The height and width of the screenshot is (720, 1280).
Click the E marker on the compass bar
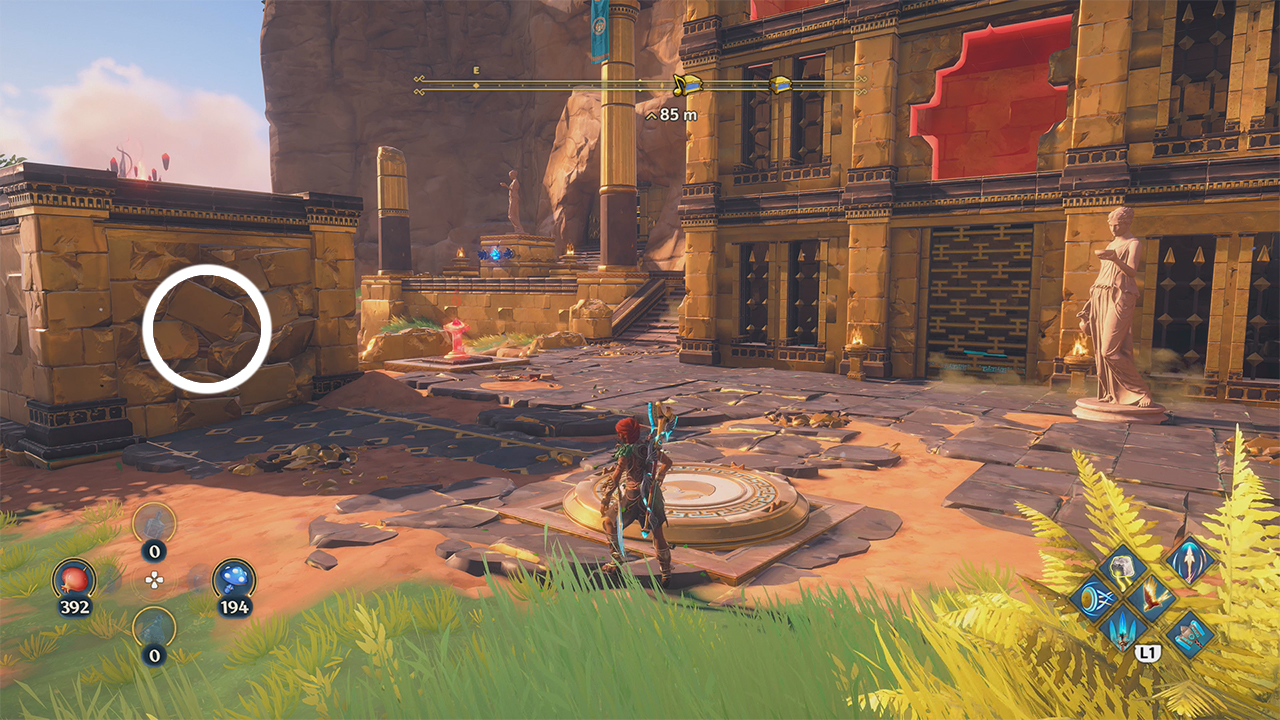pyautogui.click(x=475, y=71)
